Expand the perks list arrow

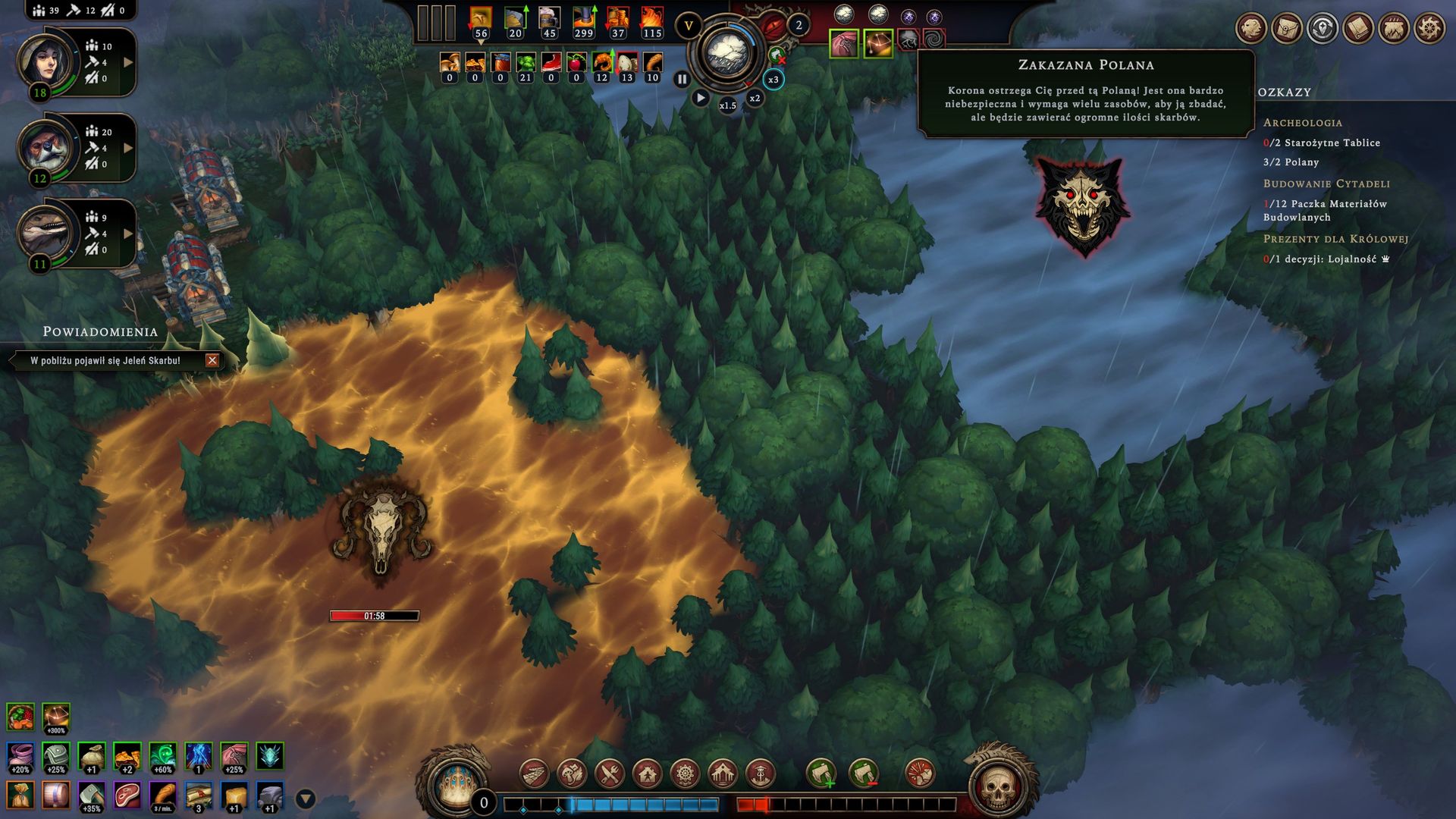[x=306, y=799]
